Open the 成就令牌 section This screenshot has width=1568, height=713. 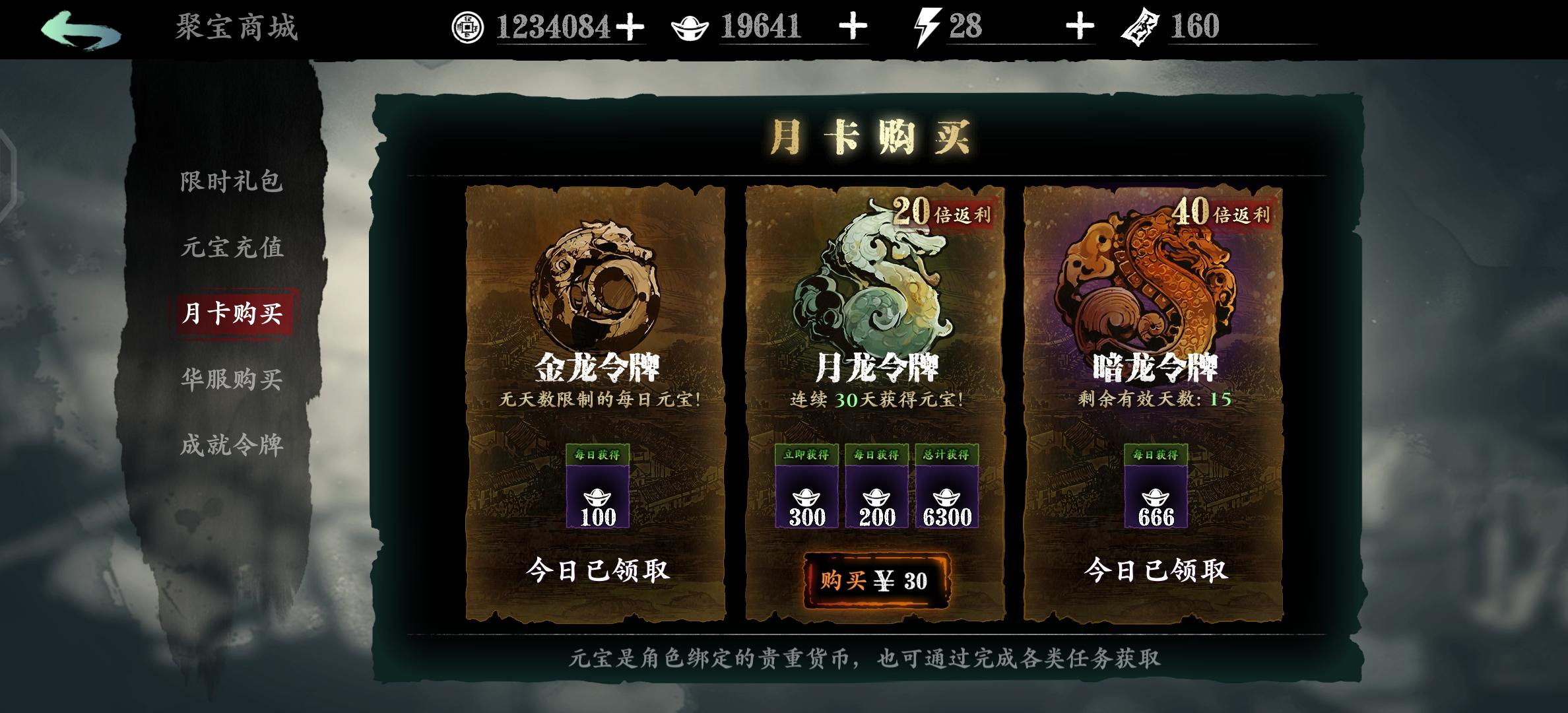tap(232, 444)
